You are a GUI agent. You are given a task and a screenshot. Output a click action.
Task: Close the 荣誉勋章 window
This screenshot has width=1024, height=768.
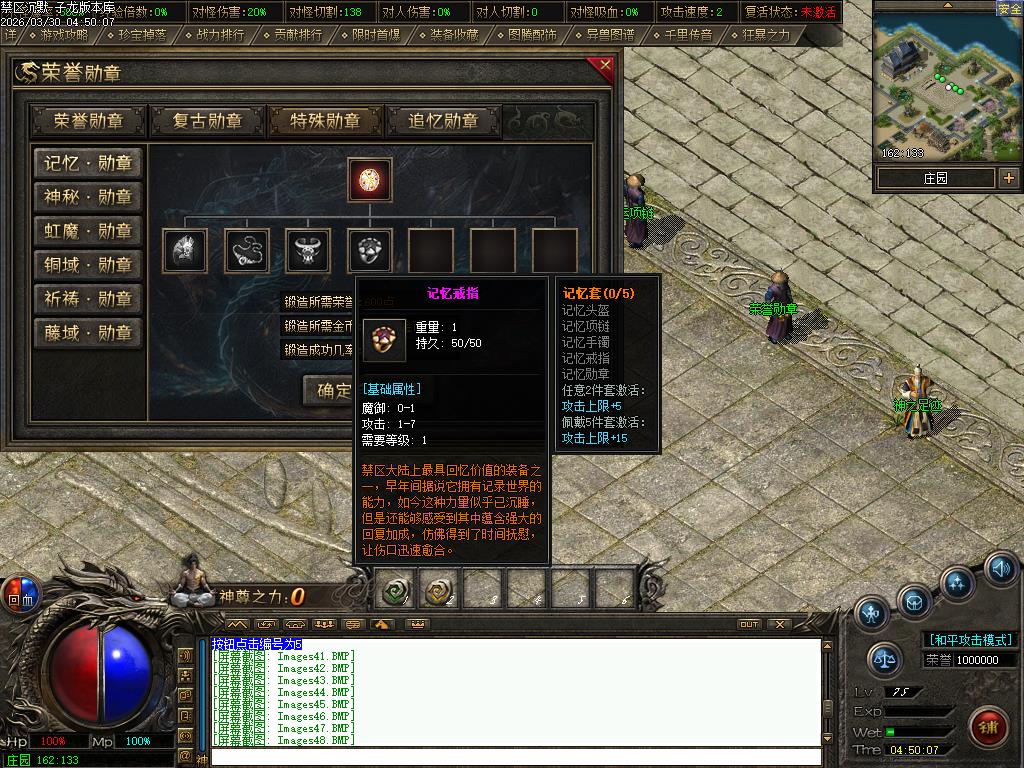604,68
